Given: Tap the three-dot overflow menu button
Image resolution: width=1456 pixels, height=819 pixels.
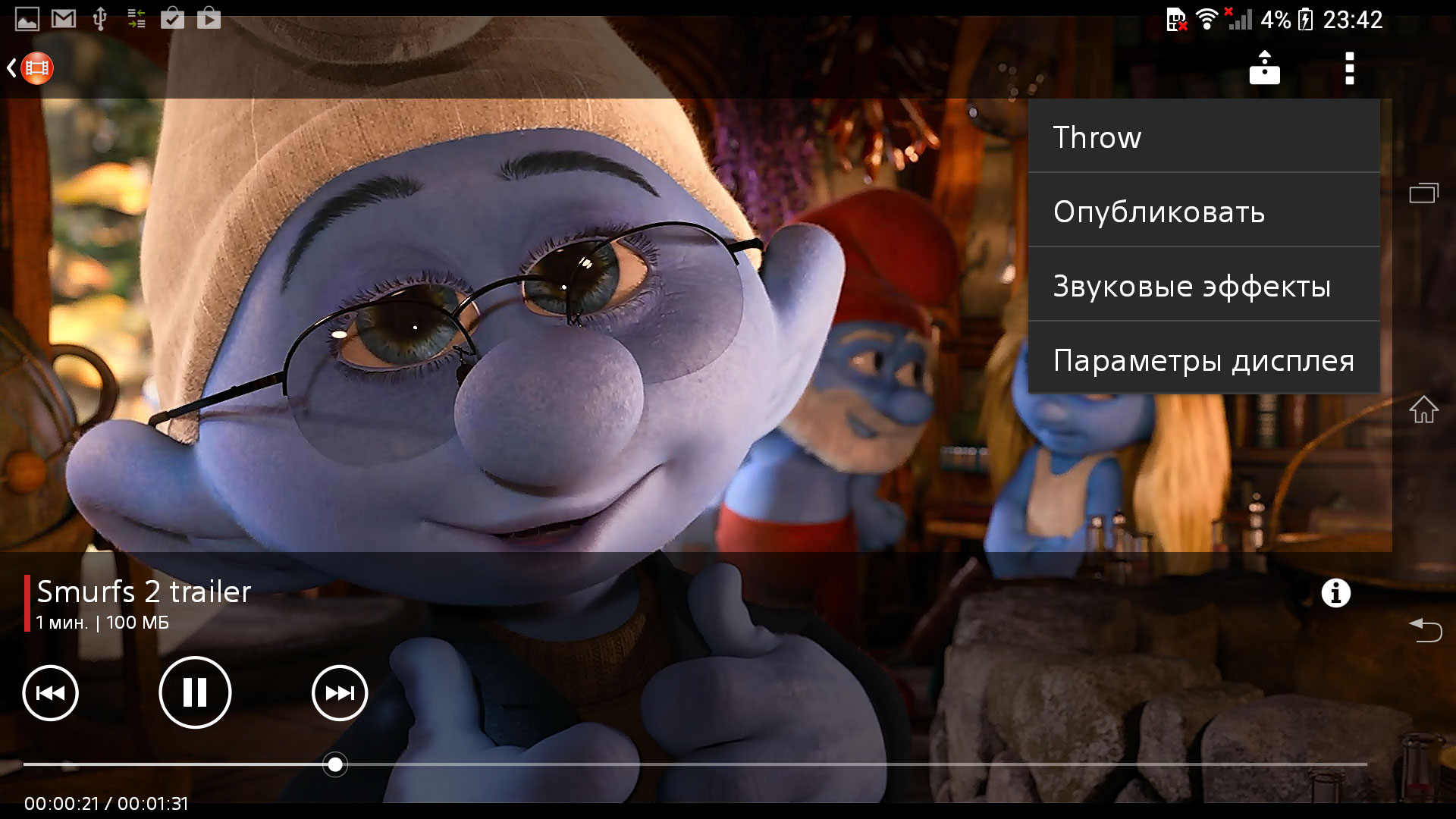Looking at the screenshot, I should 1349,68.
